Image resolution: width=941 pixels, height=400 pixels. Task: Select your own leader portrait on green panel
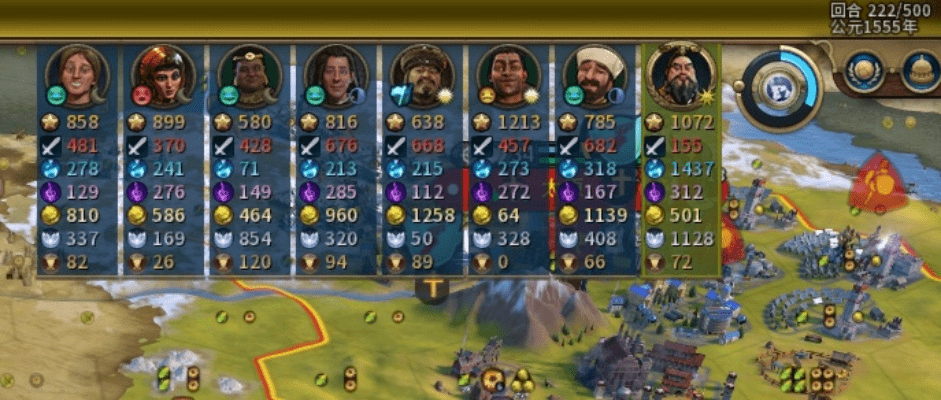(x=680, y=75)
